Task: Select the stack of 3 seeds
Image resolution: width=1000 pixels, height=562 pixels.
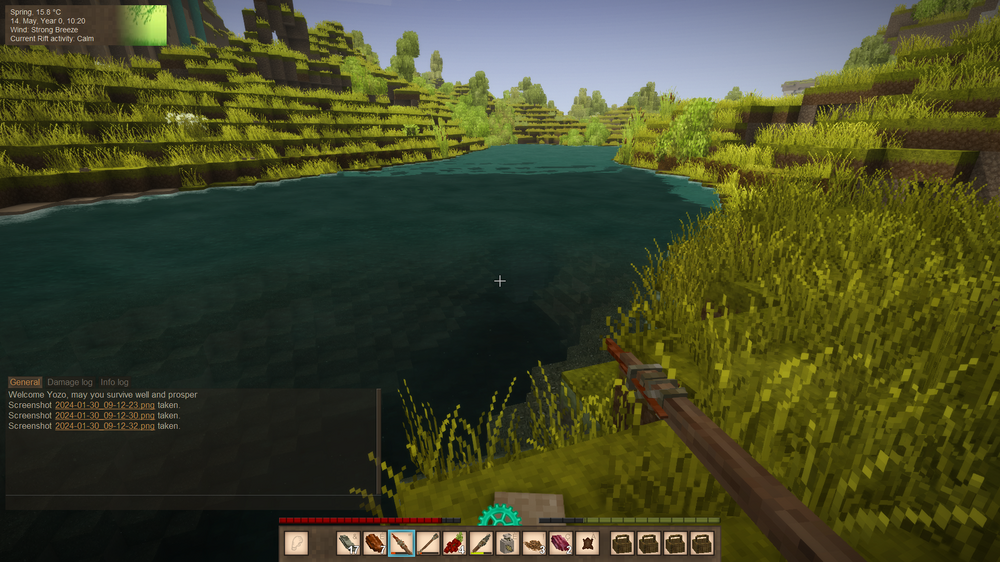Action: click(x=534, y=543)
